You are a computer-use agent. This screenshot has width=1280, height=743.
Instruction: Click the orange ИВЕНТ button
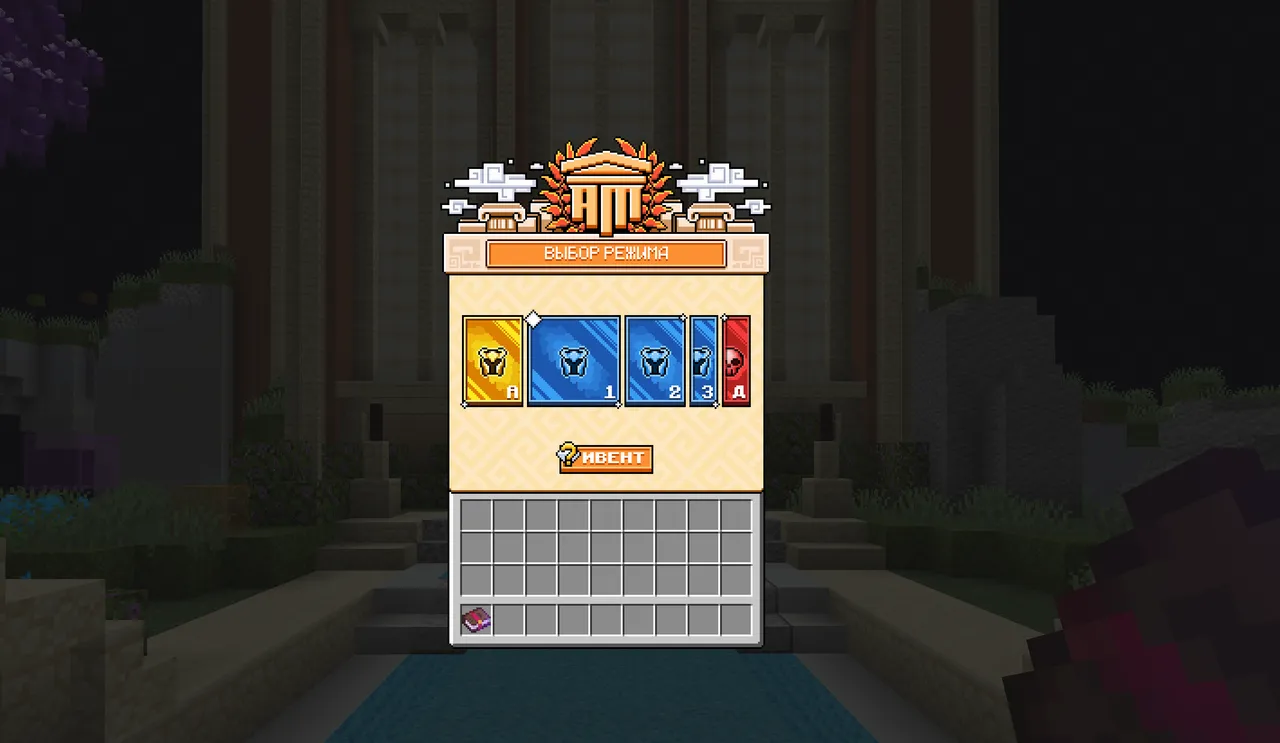tap(606, 458)
